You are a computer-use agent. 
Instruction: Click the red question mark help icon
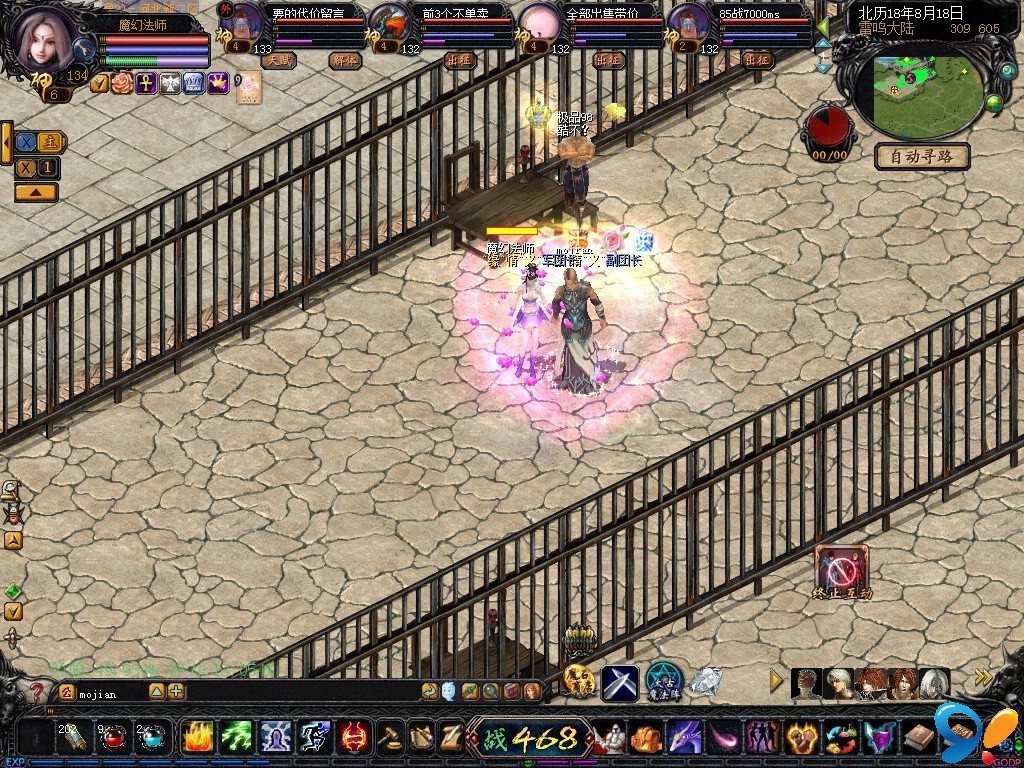37,691
